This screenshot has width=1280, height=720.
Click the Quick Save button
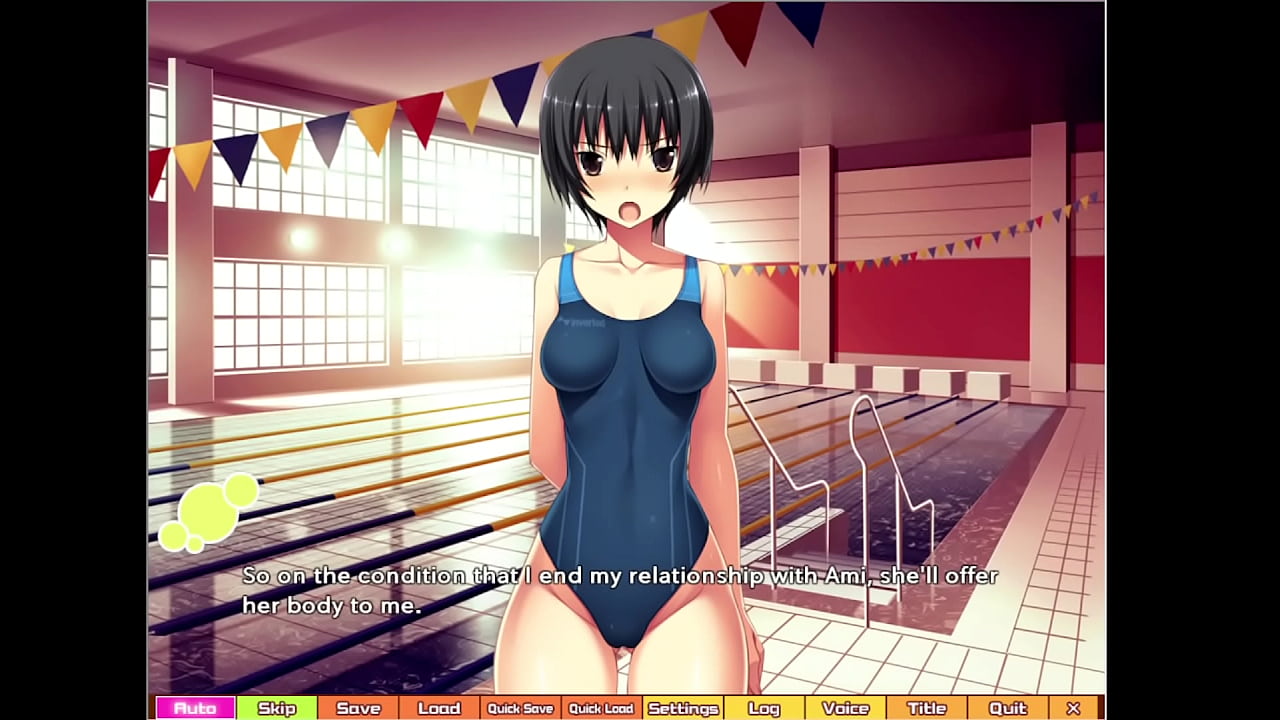[520, 708]
